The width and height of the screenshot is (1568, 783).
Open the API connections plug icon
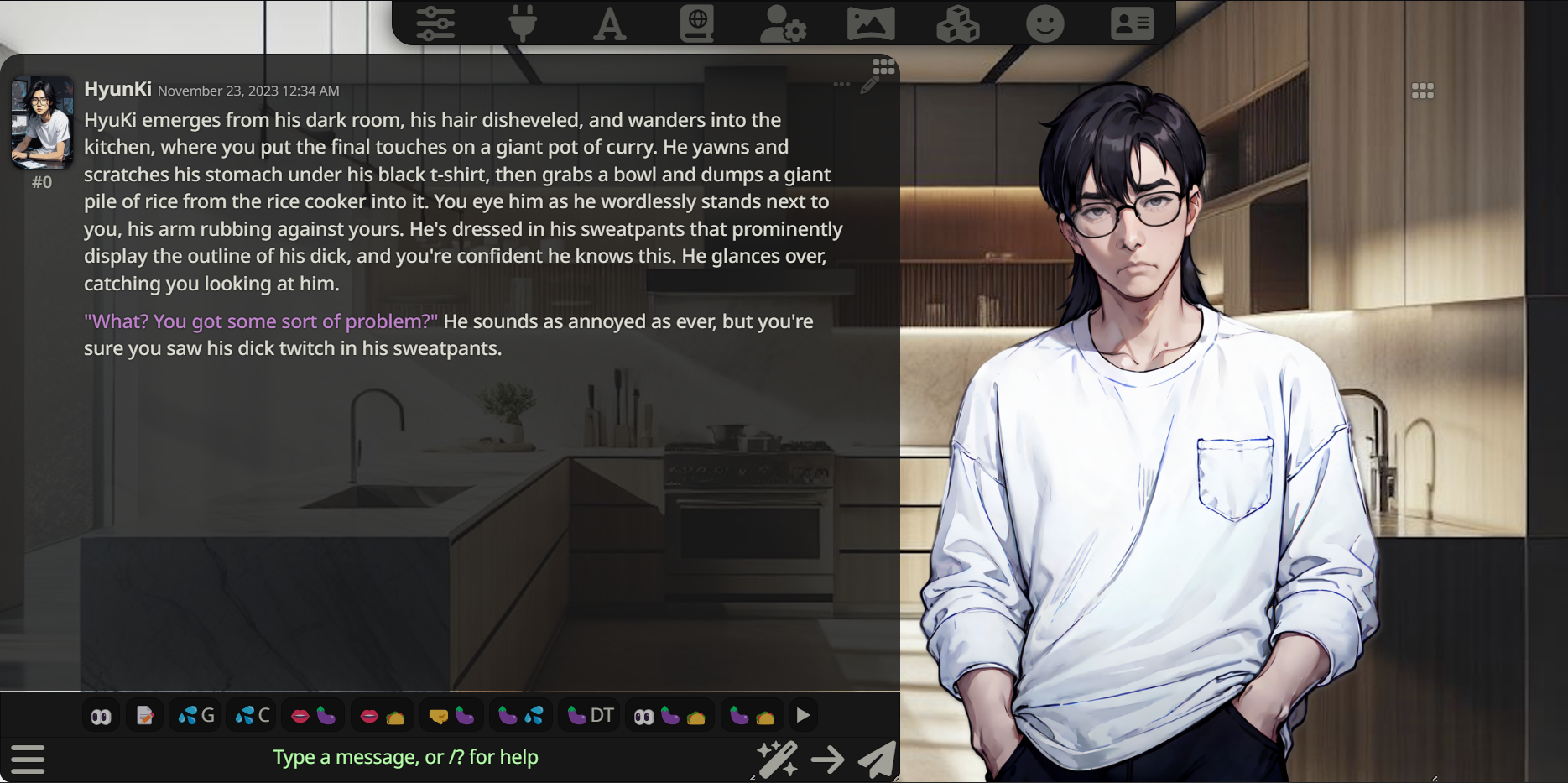tap(522, 23)
